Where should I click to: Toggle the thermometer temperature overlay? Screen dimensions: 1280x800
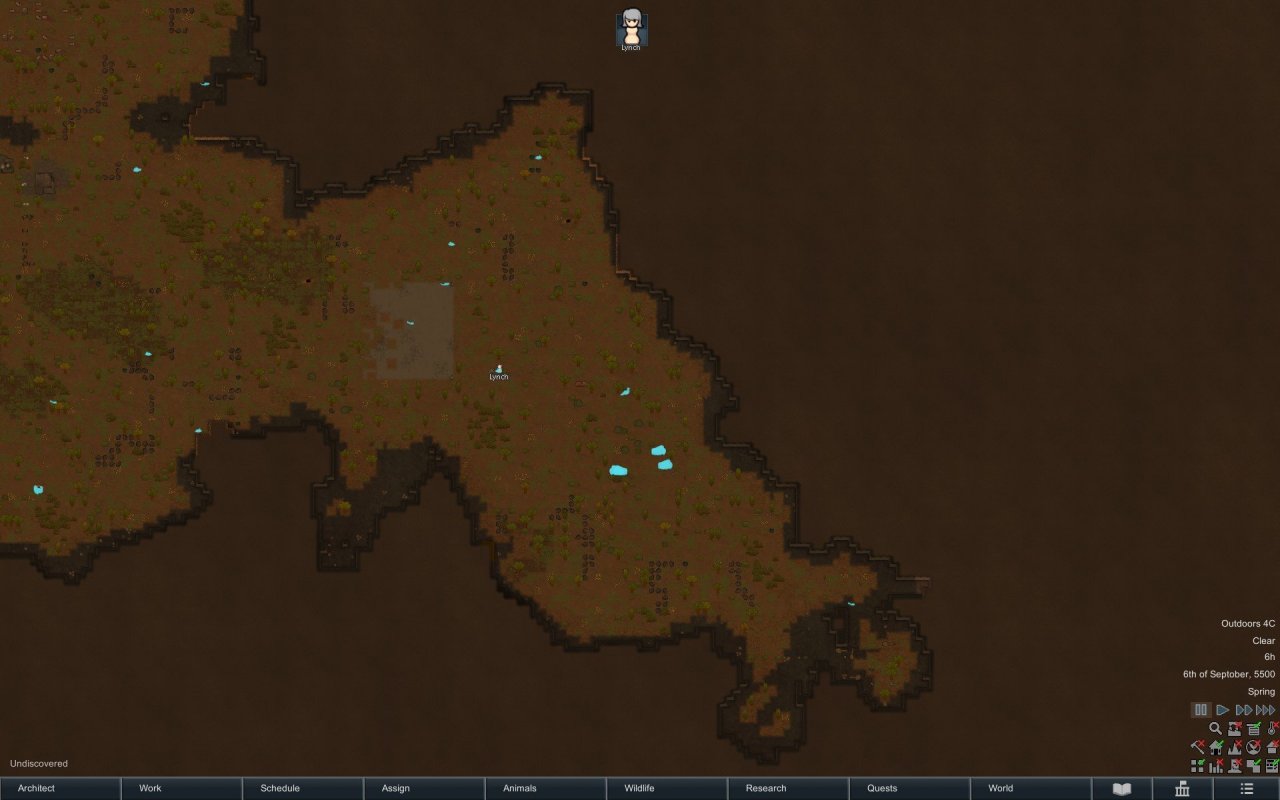click(1272, 729)
